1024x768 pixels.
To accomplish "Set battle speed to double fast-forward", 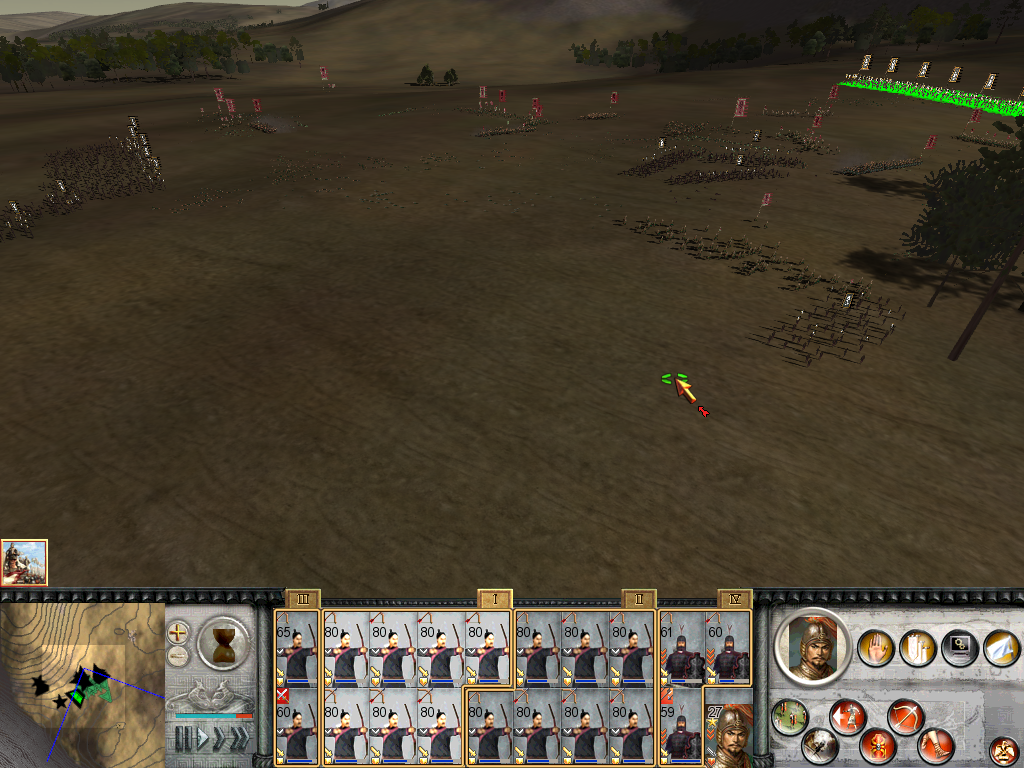I will [221, 739].
